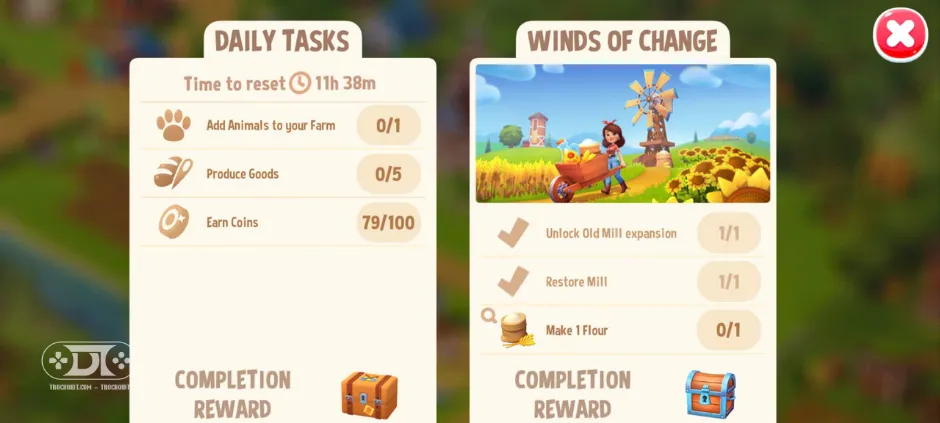The width and height of the screenshot is (940, 423).
Task: Close the tasks window with red X
Action: pyautogui.click(x=900, y=35)
